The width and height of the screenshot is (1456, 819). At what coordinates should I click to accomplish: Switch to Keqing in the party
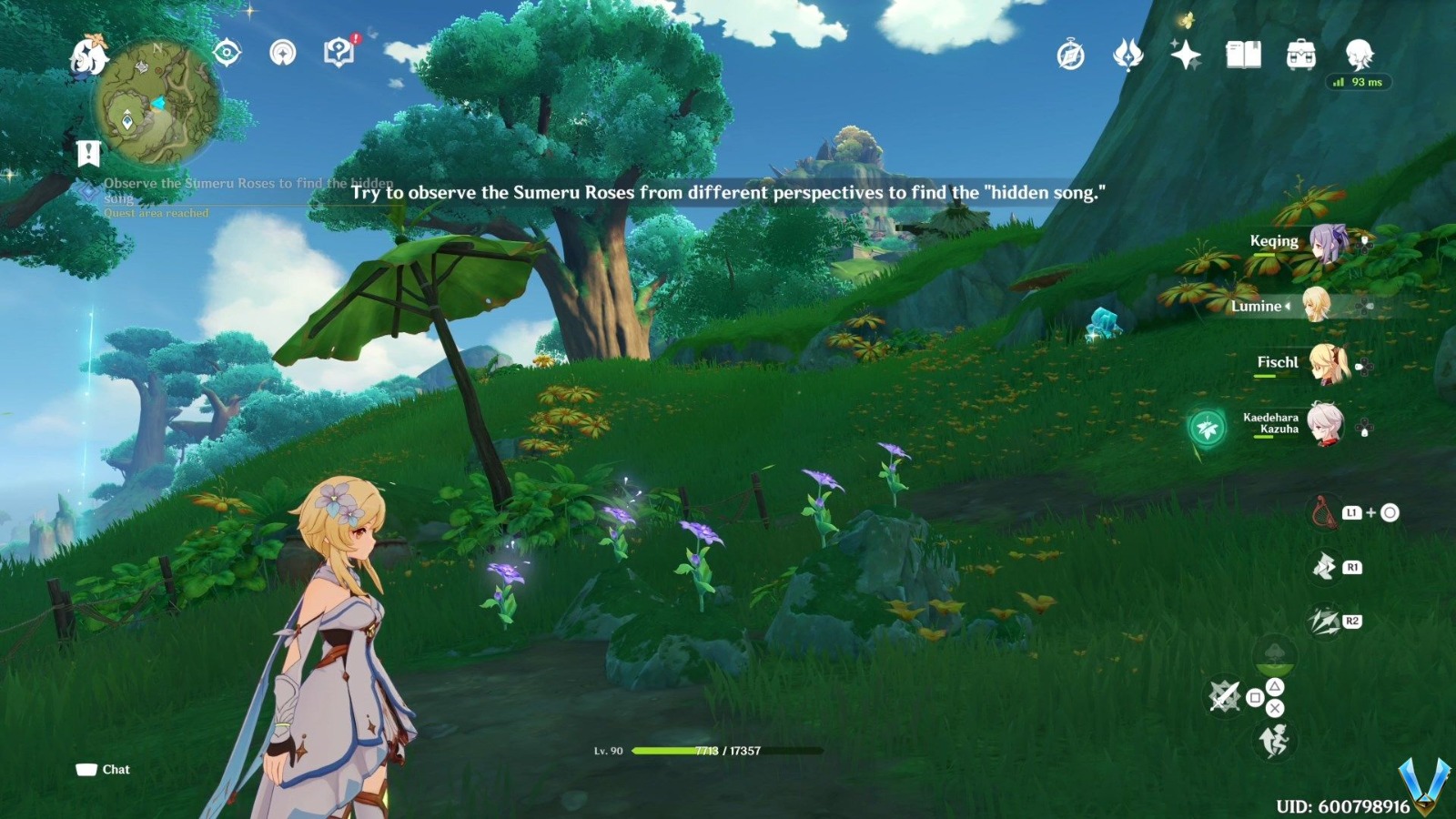[x=1326, y=243]
